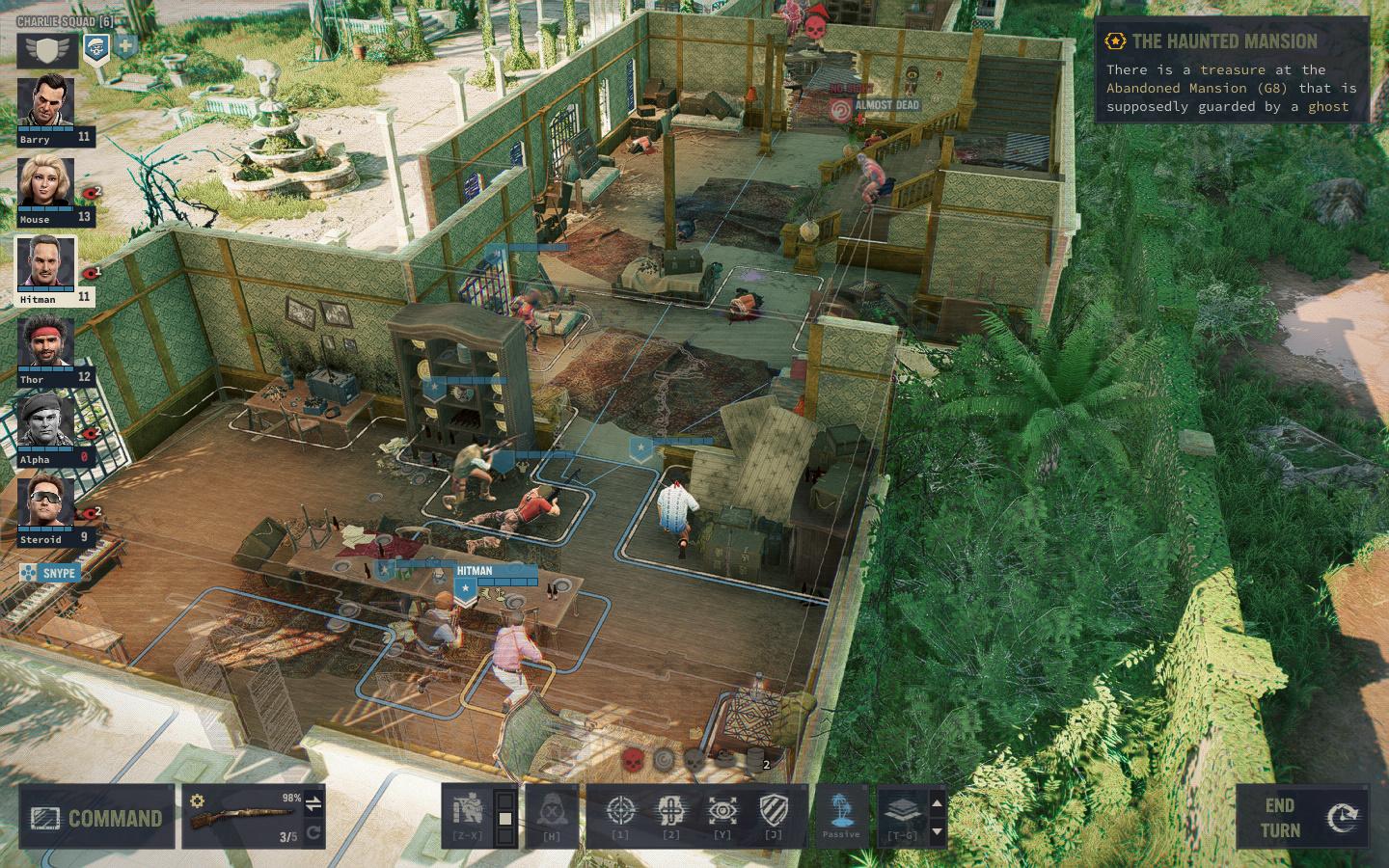Click the Snype button under the portraits
Viewport: 1389px width, 868px height.
pyautogui.click(x=48, y=574)
